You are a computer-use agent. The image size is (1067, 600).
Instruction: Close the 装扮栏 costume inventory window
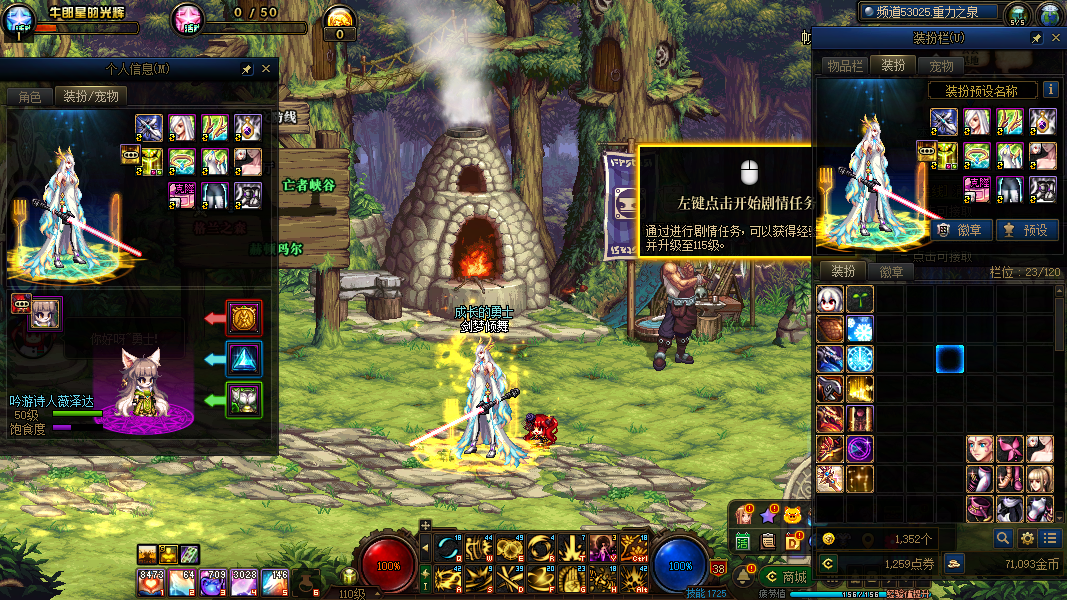(1055, 38)
